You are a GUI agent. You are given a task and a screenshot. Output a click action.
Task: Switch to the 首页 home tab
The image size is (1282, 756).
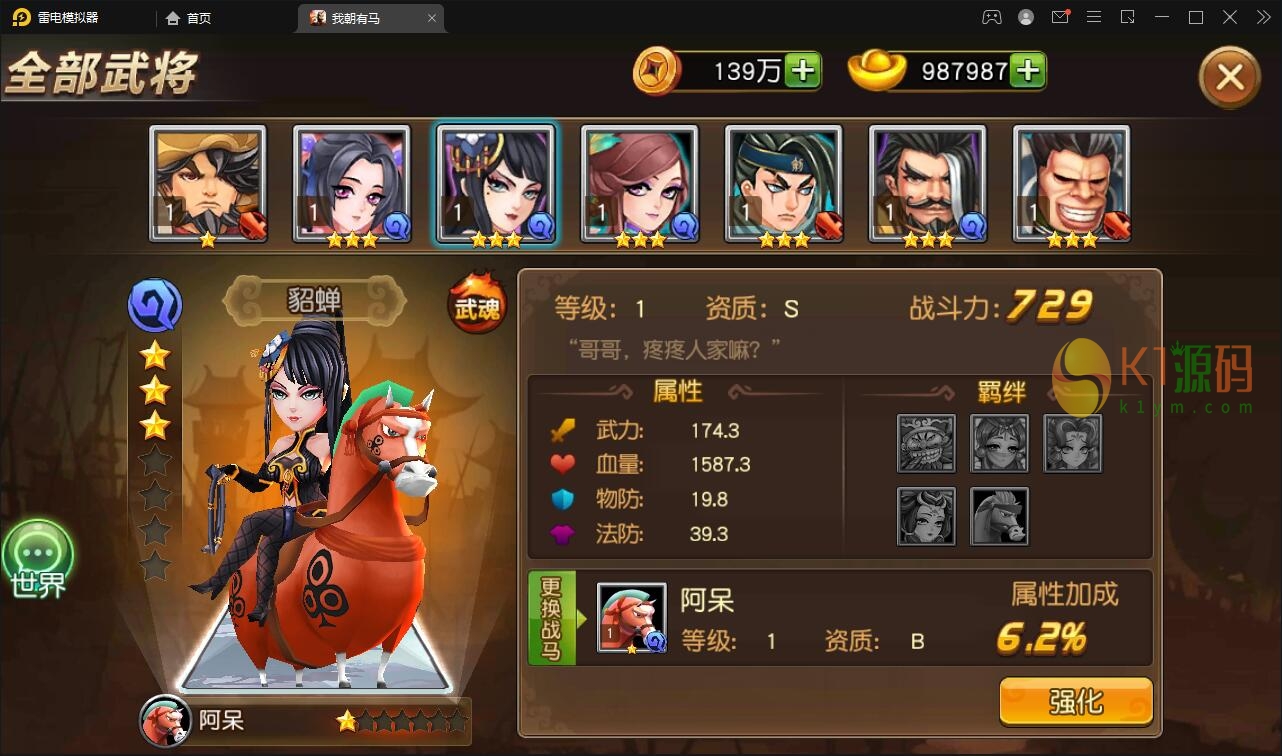click(190, 18)
